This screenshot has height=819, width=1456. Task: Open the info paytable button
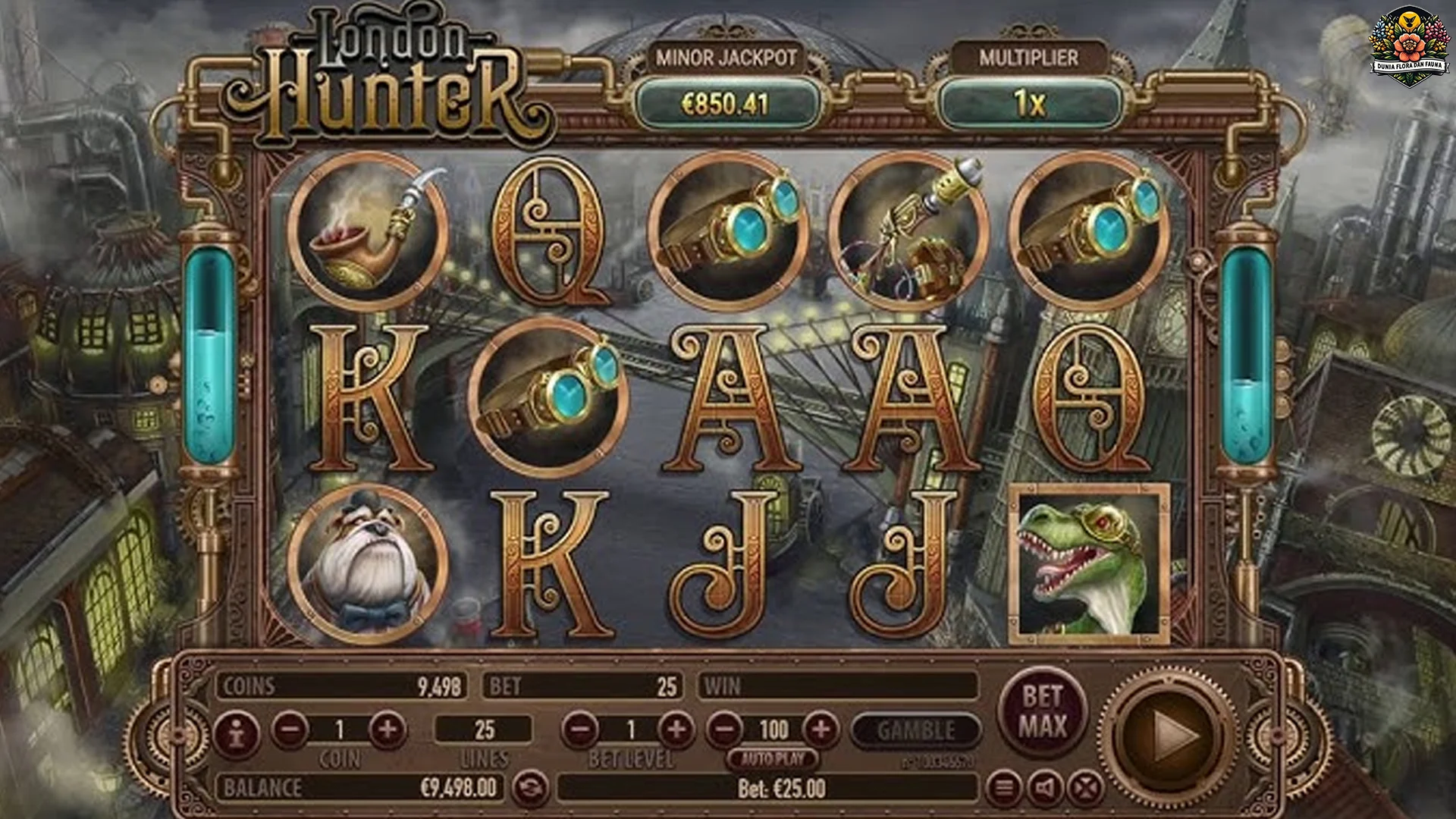[236, 733]
